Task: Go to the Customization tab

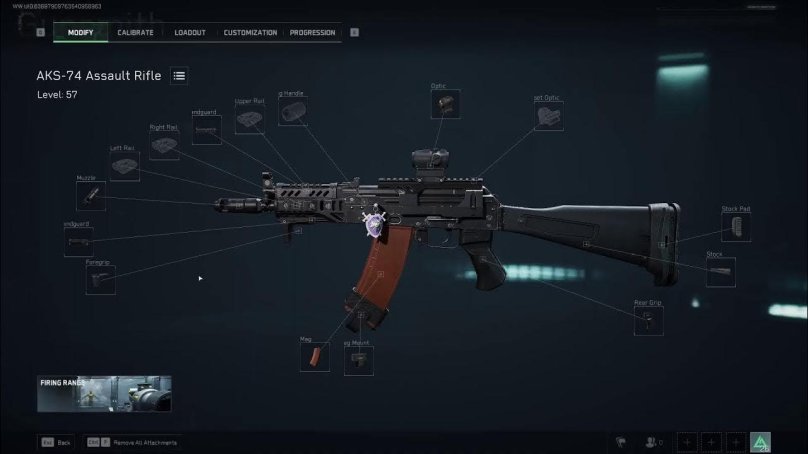Action: click(250, 33)
